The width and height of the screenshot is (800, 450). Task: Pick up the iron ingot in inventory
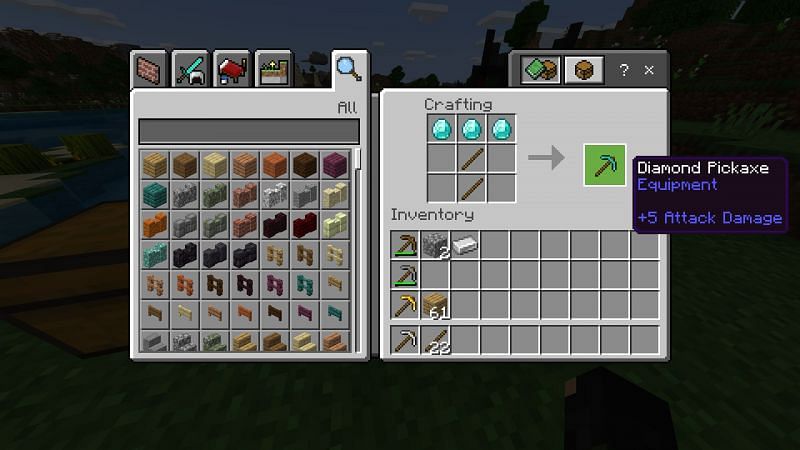click(x=465, y=244)
